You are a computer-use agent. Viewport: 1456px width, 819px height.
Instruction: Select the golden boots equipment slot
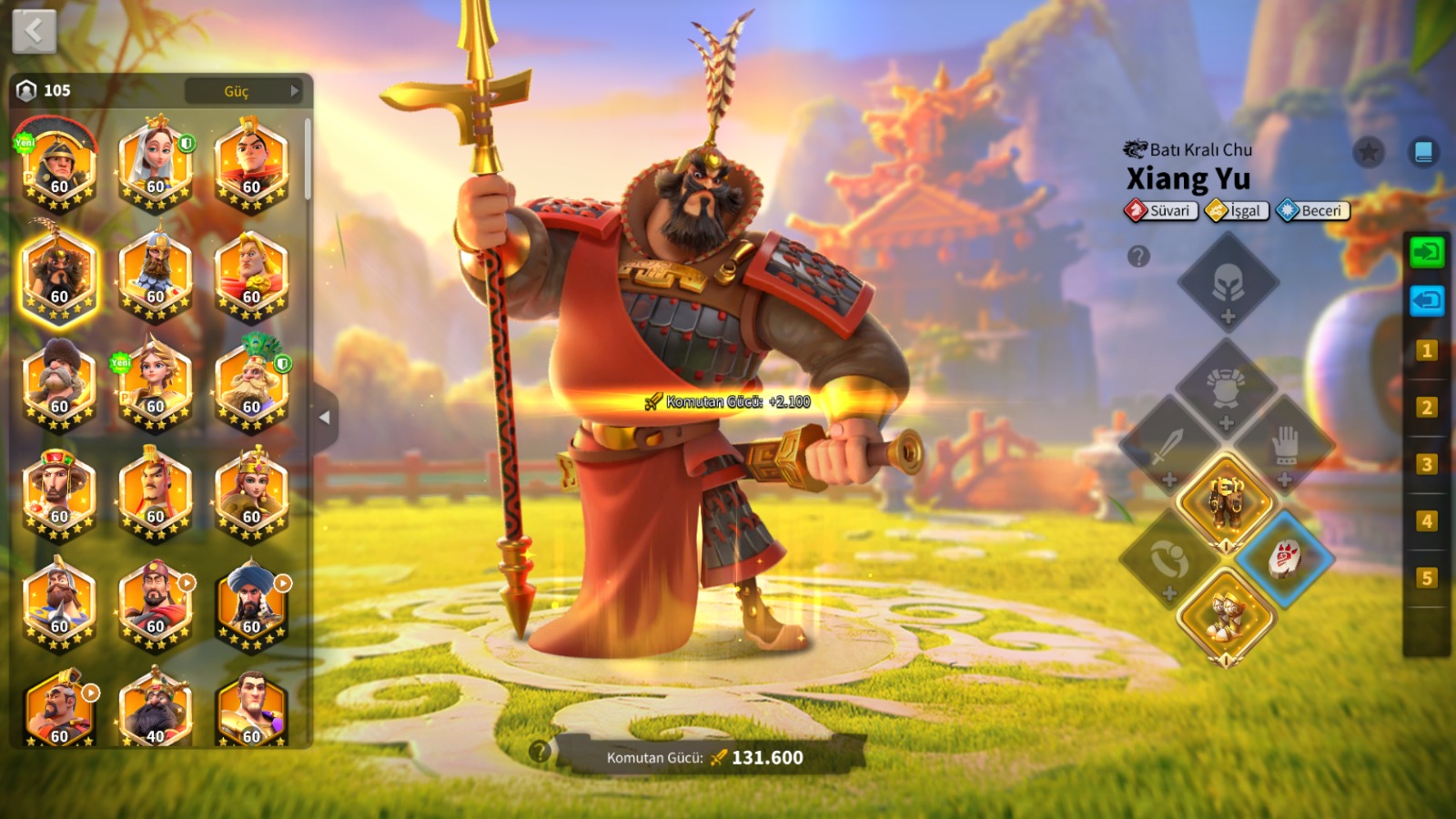pyautogui.click(x=1226, y=616)
